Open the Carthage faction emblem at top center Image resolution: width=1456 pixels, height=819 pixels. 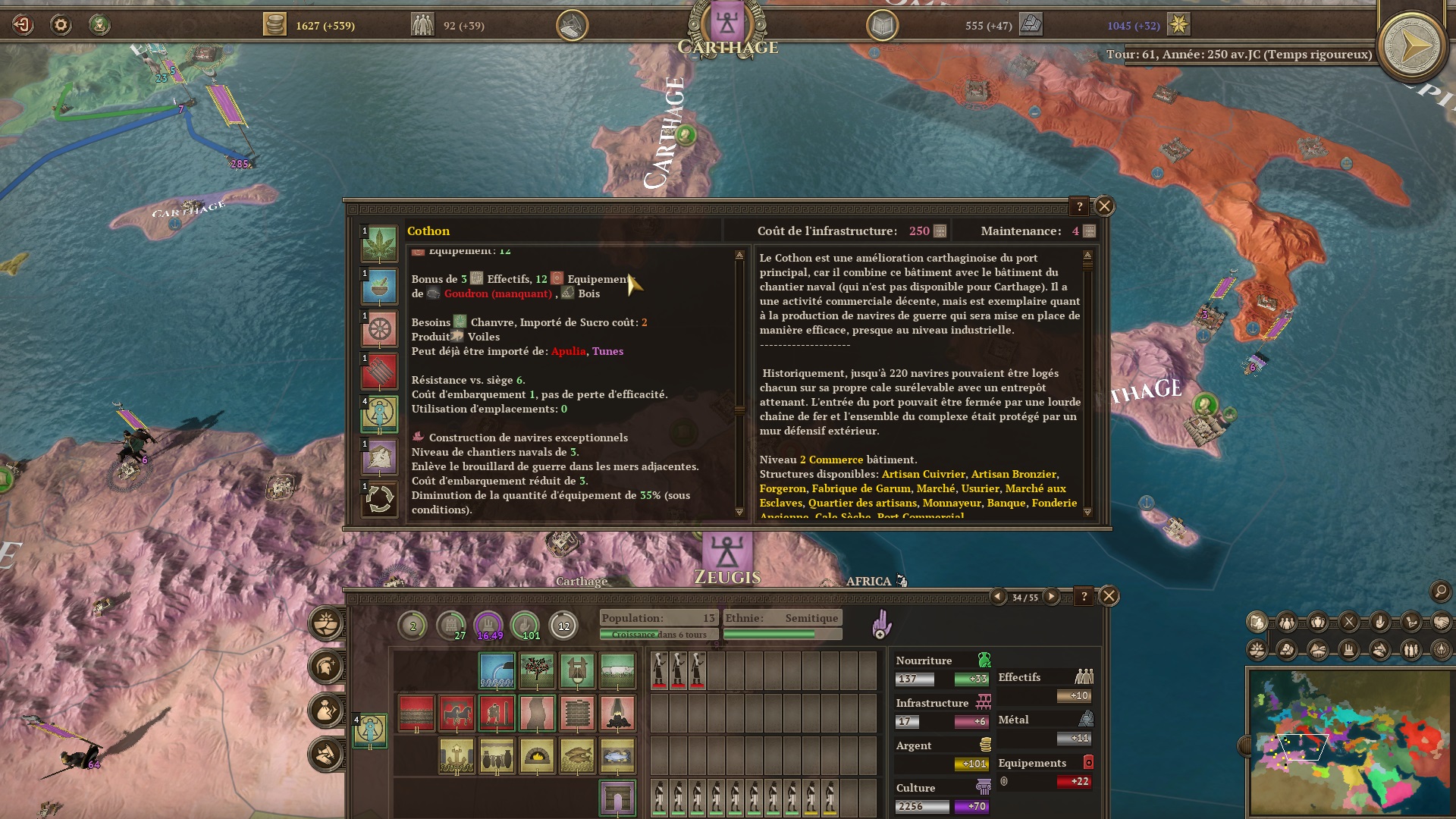pos(726,24)
